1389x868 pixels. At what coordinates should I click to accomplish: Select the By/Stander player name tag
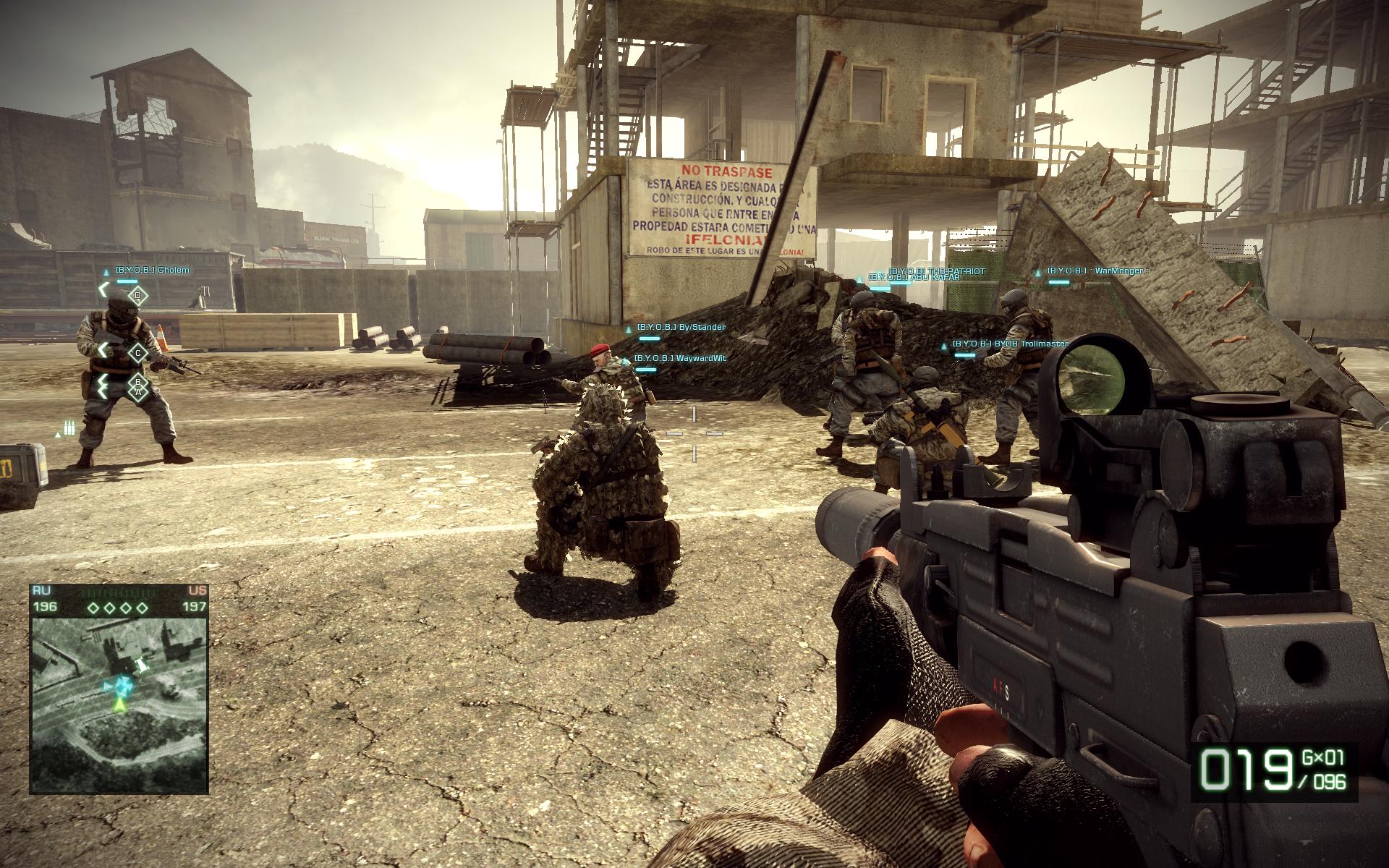(x=681, y=328)
